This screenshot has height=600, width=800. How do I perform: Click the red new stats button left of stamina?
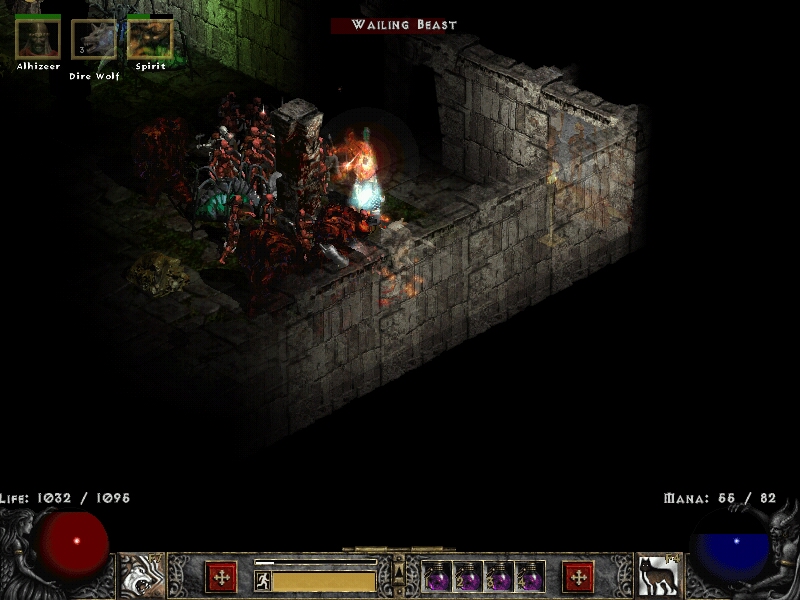(x=221, y=577)
